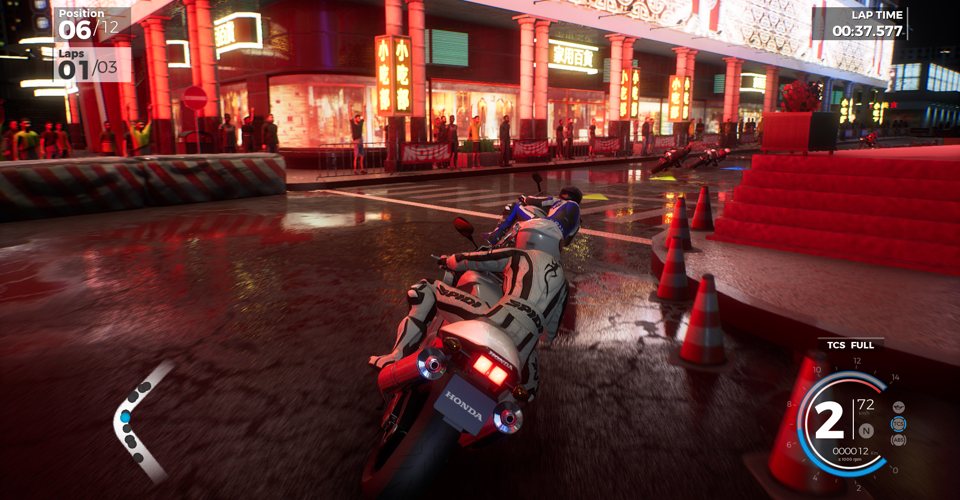Click the engine warning icon beside the tachometer
Viewport: 960px width, 500px height.
(x=897, y=407)
